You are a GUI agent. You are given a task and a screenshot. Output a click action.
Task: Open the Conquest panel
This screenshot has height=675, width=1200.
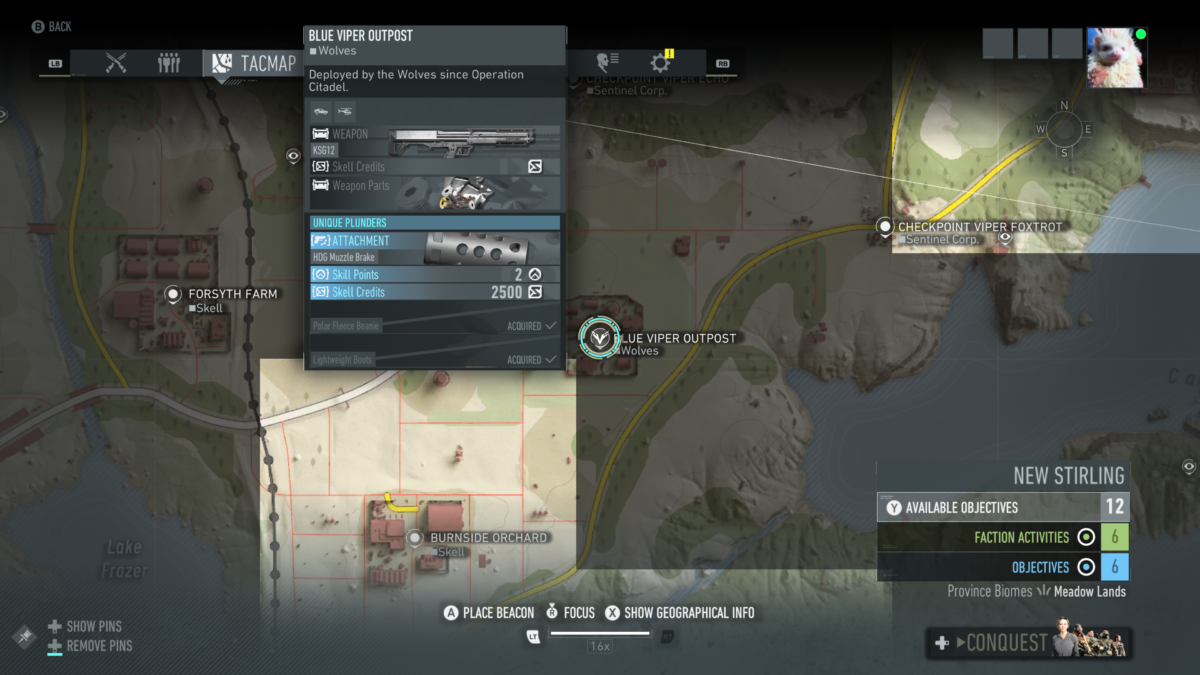1028,643
